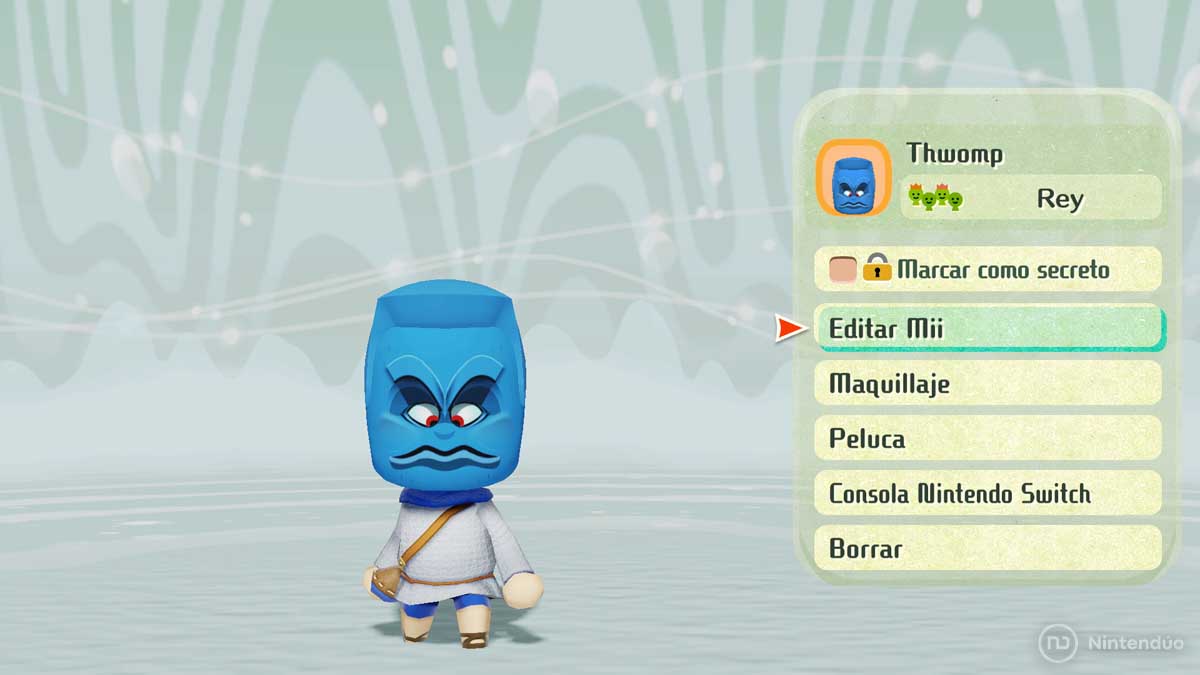Choose Borrar to delete the Mii
Screen dimensions: 1200x675
pyautogui.click(x=988, y=548)
